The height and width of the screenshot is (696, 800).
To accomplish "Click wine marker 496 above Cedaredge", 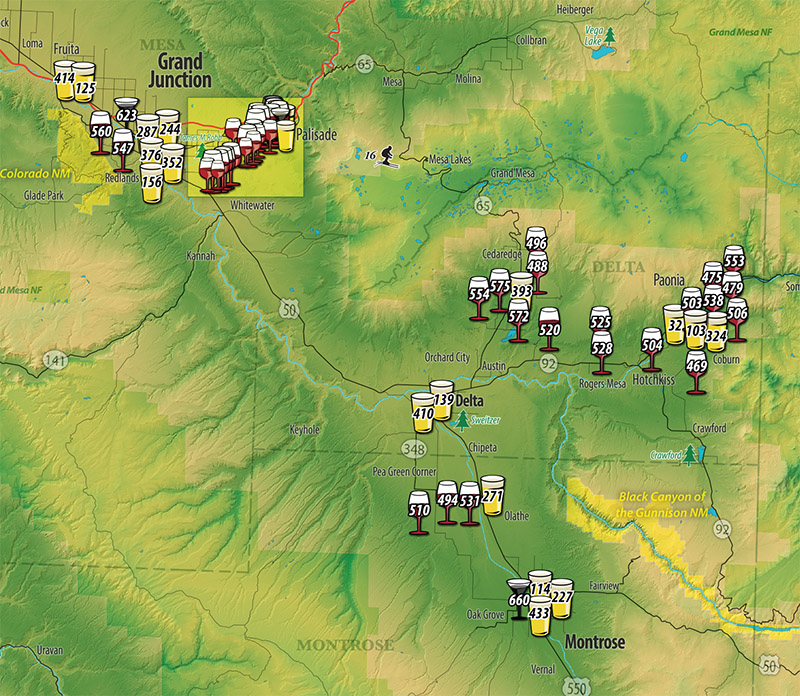I will (x=536, y=244).
